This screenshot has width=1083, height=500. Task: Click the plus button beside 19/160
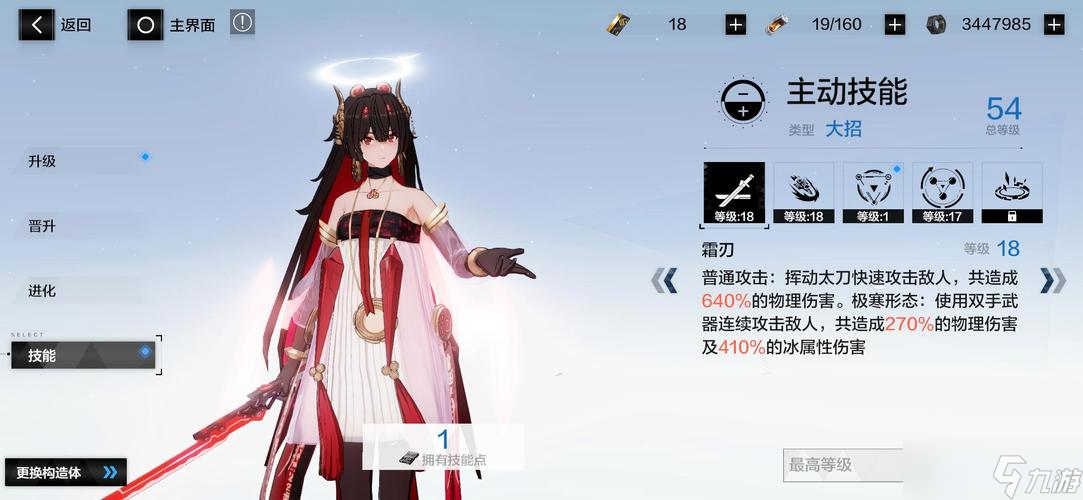(x=894, y=25)
